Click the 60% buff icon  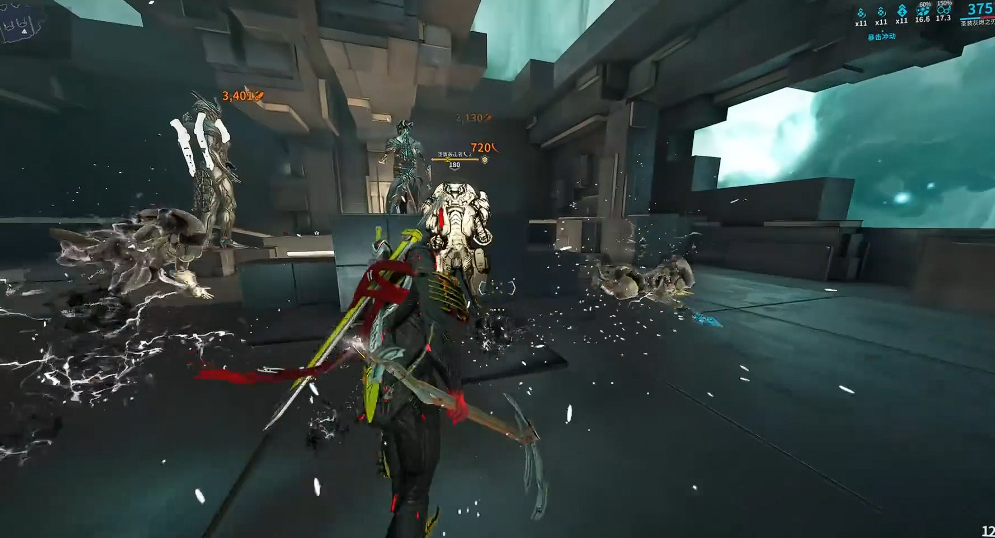click(922, 10)
